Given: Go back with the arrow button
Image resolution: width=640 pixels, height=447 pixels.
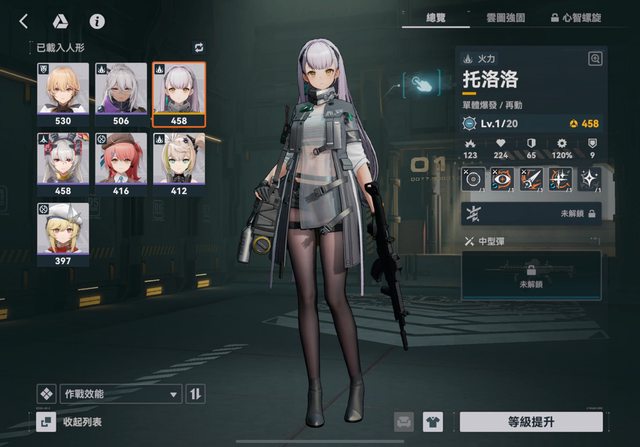Looking at the screenshot, I should (x=23, y=20).
